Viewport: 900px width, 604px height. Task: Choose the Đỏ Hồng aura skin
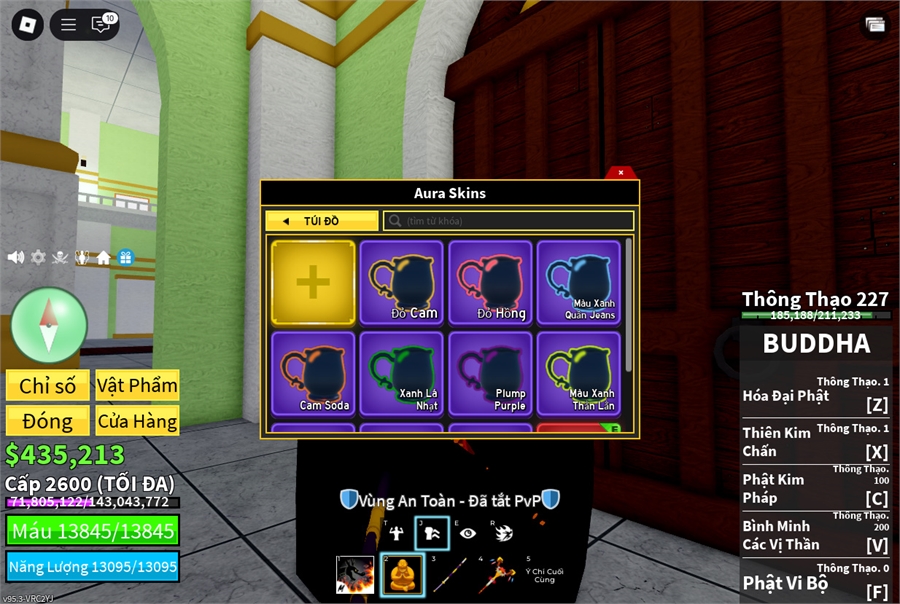click(x=490, y=282)
